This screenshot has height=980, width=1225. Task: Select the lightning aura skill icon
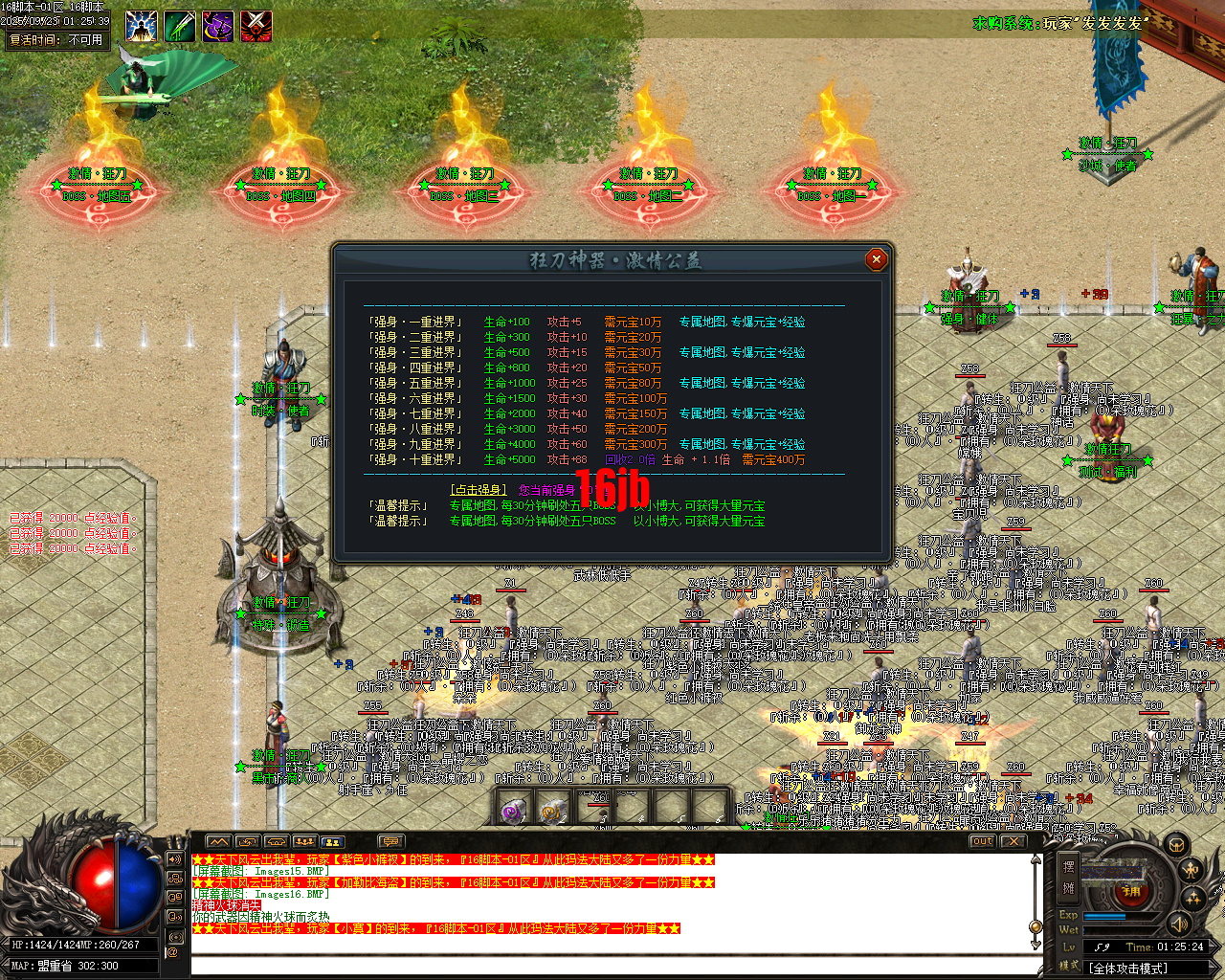[x=141, y=26]
